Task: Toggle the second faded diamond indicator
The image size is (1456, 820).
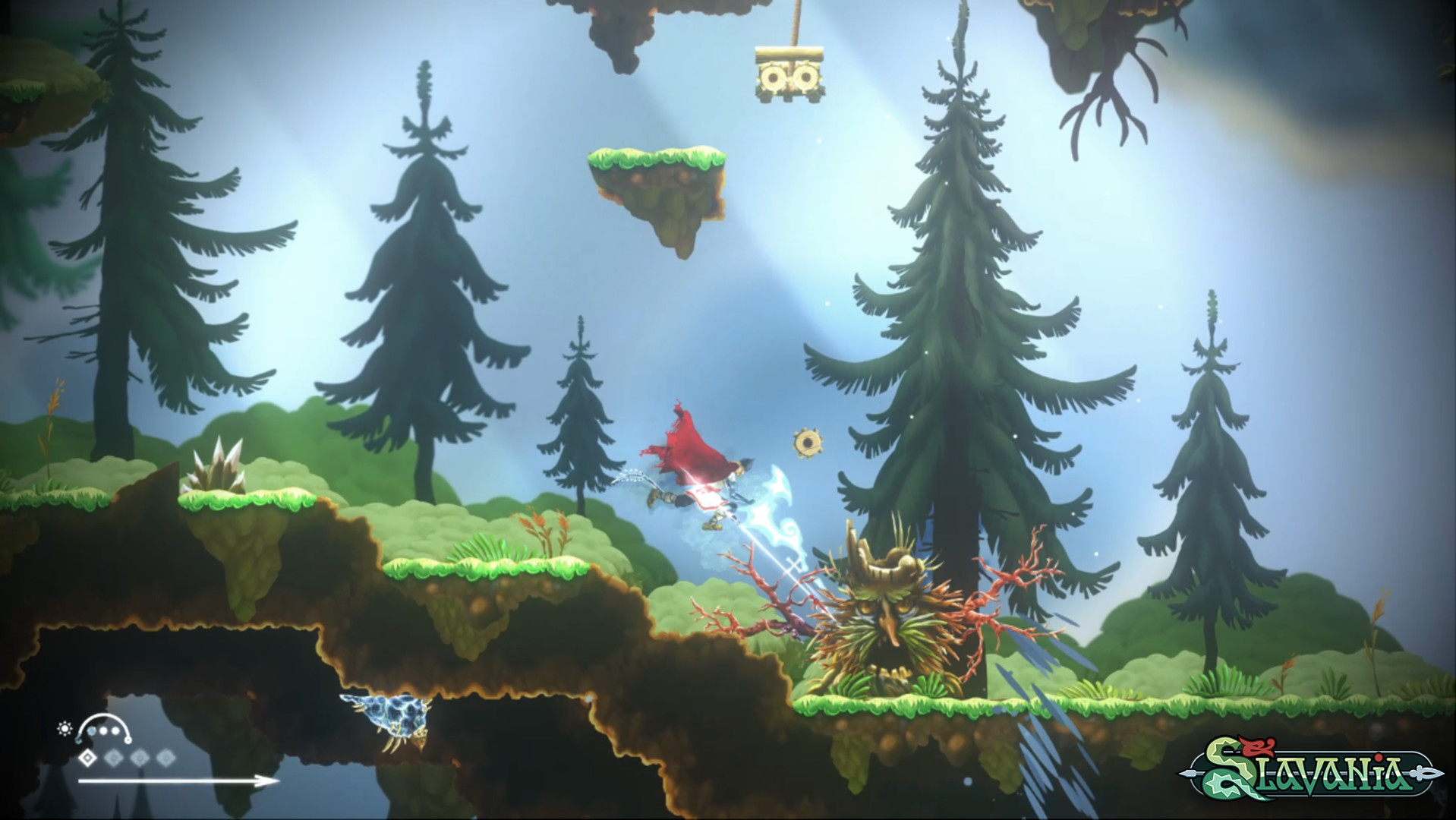Action: point(113,757)
